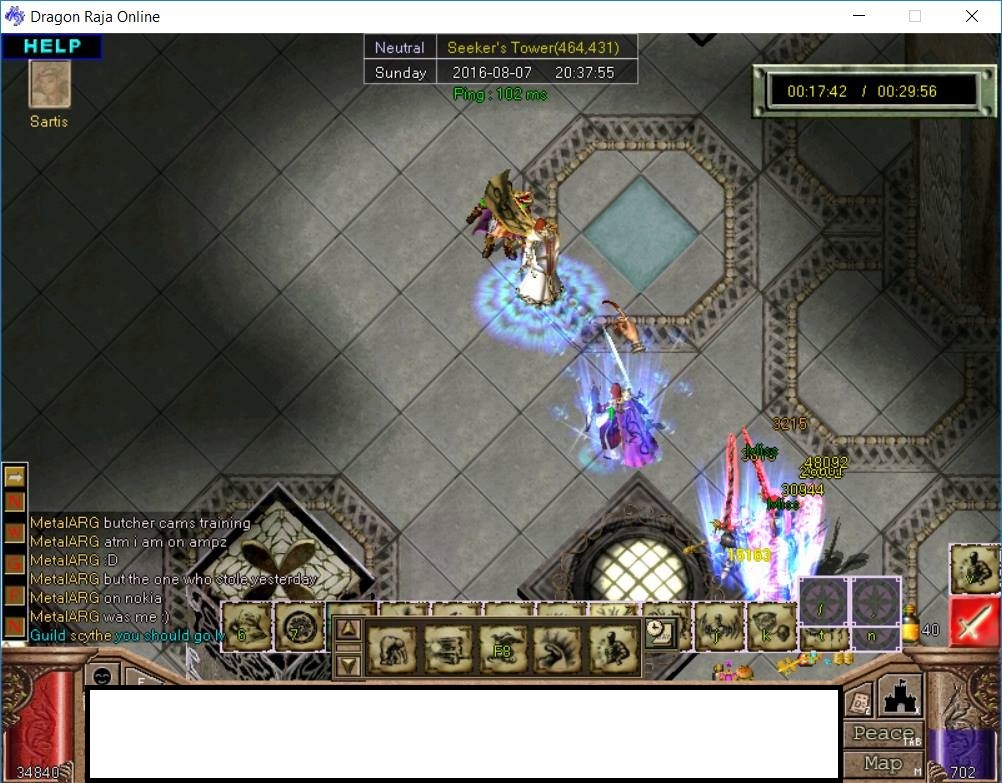Activate the skill icon labeled v
This screenshot has width=1002, height=783.
click(973, 568)
